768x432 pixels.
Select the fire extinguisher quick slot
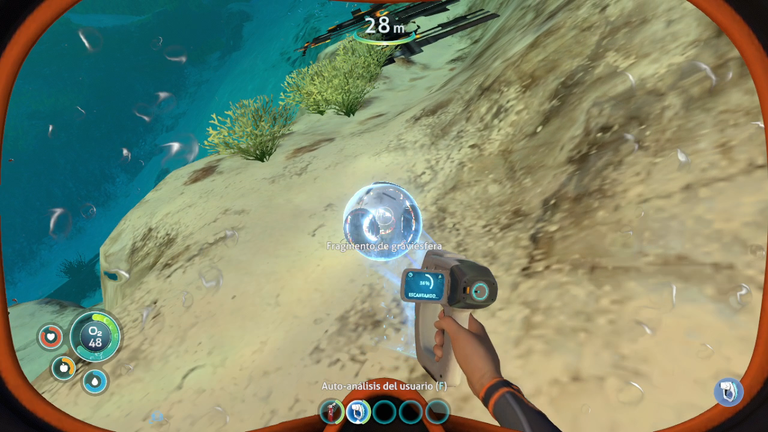point(331,411)
